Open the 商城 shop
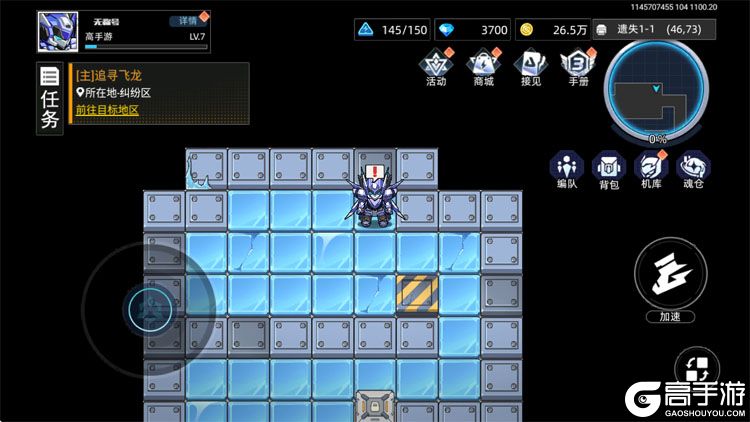 point(484,65)
